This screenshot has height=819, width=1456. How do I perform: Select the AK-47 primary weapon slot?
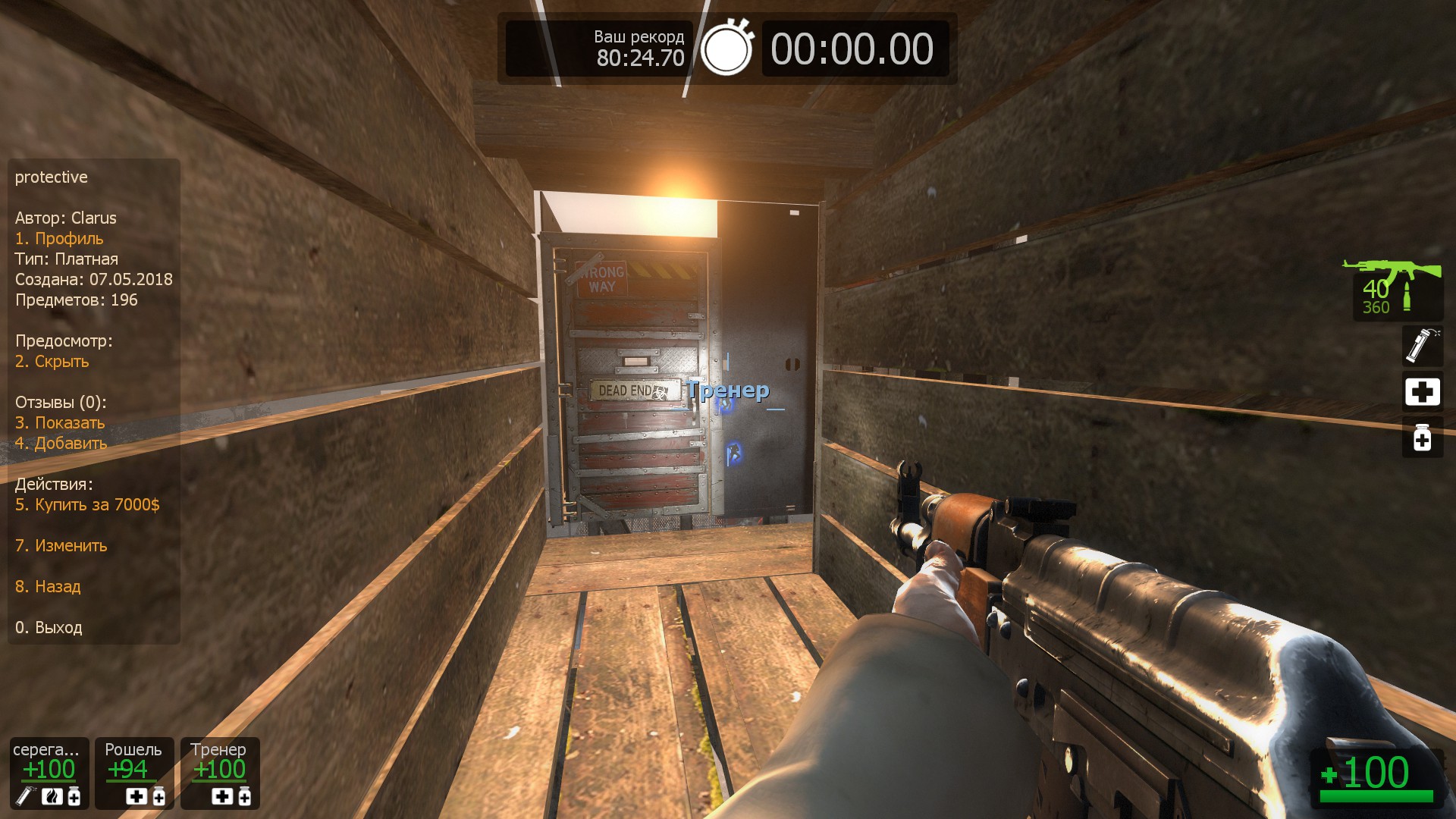[1393, 288]
